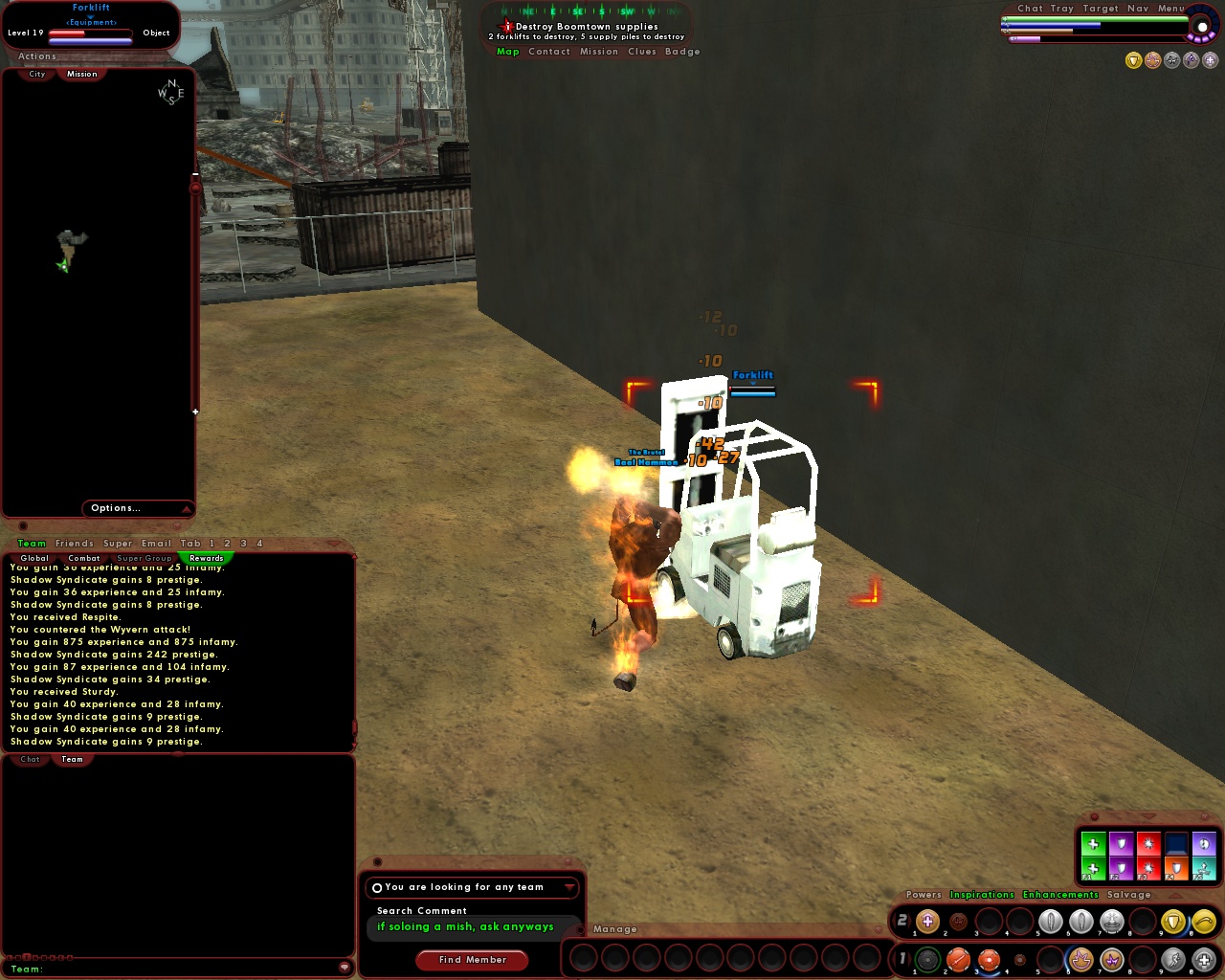
Task: Switch to the Combat chat tab
Action: pyautogui.click(x=84, y=558)
